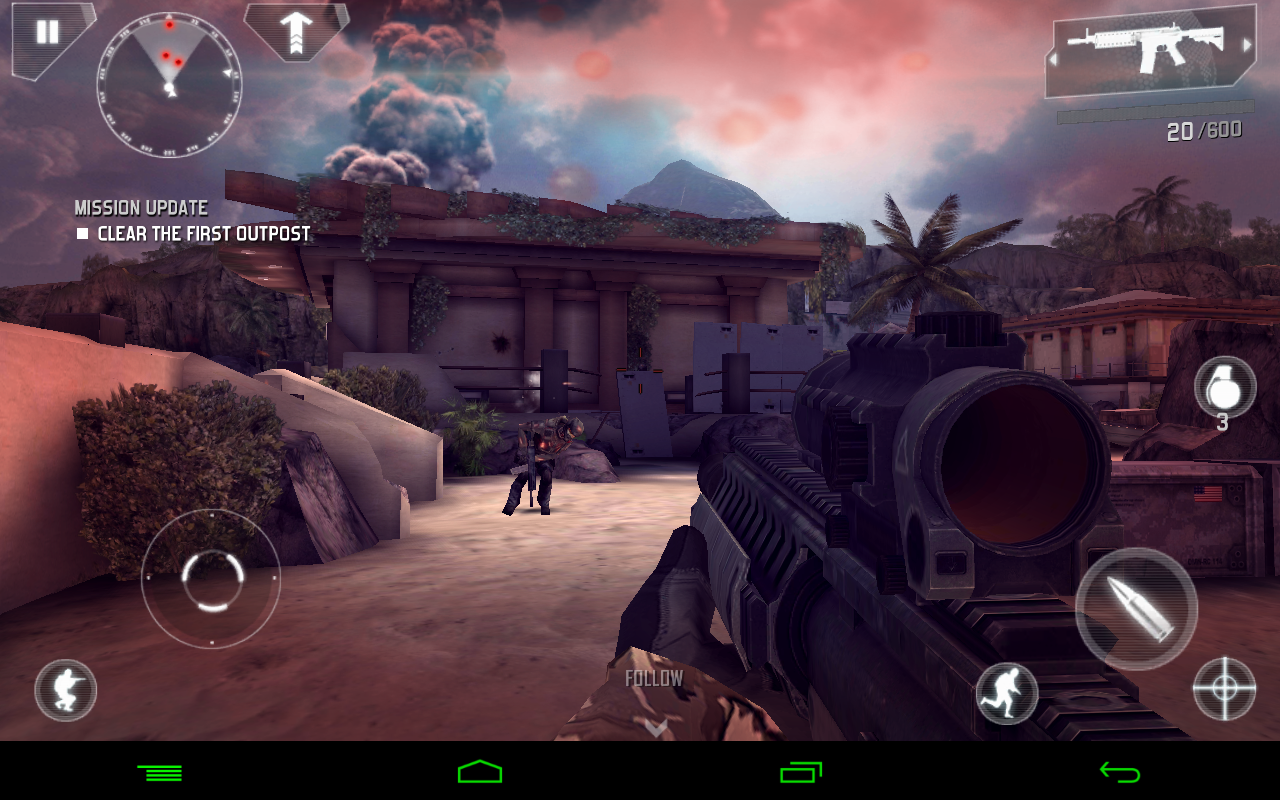The height and width of the screenshot is (800, 1280).
Task: Open the Android home screen
Action: [x=480, y=772]
